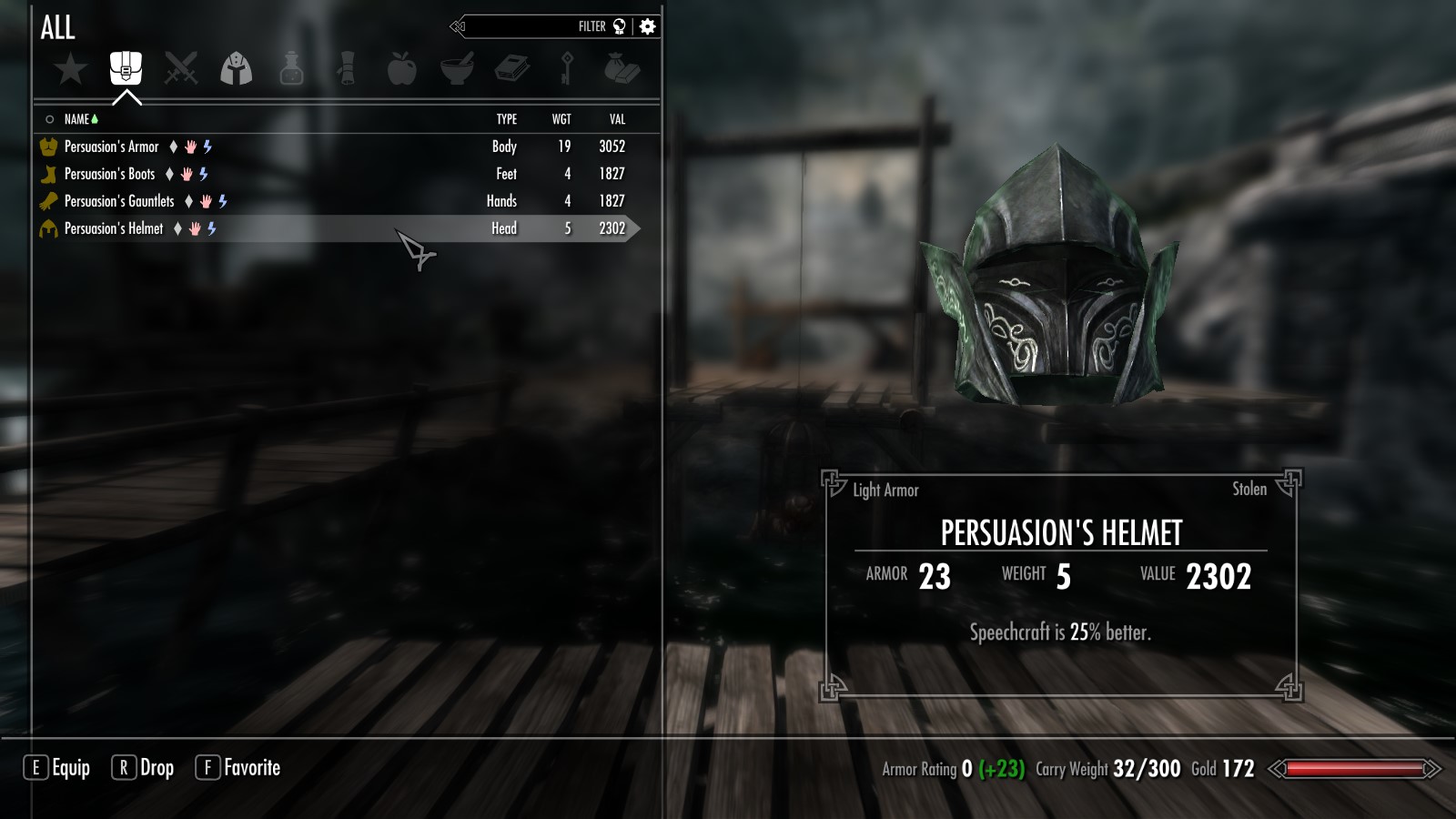The image size is (1456, 819).
Task: Switch to the Favorites star category
Action: tap(70, 68)
